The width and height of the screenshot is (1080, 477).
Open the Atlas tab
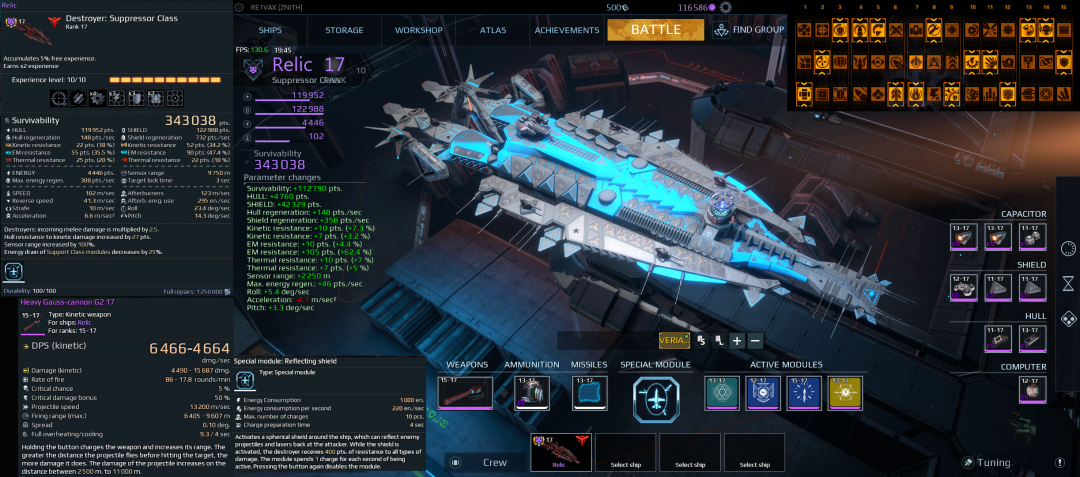click(493, 30)
